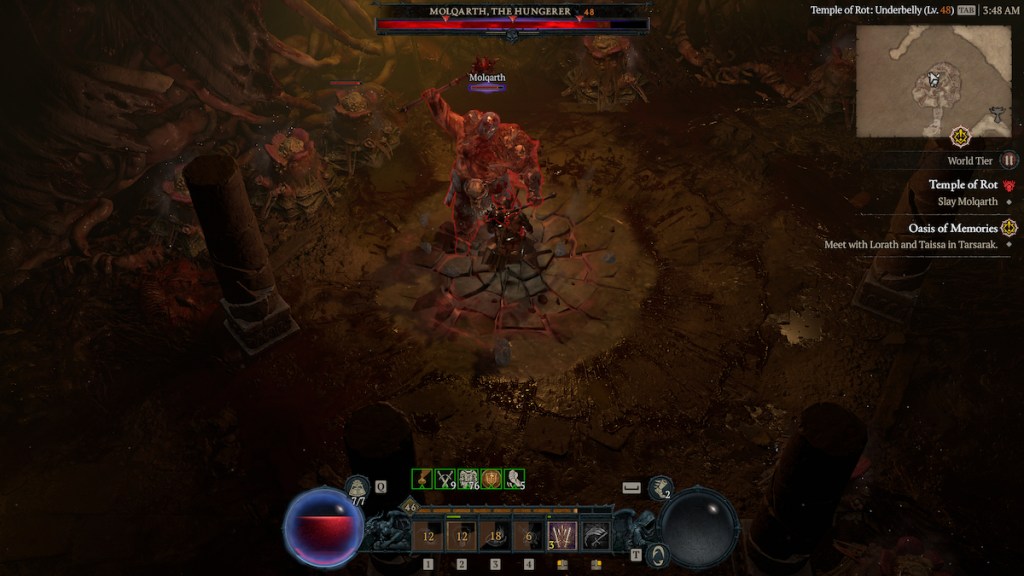1024x576 pixels.
Task: Open the Oasis of Memories quest entry
Action: click(x=953, y=228)
